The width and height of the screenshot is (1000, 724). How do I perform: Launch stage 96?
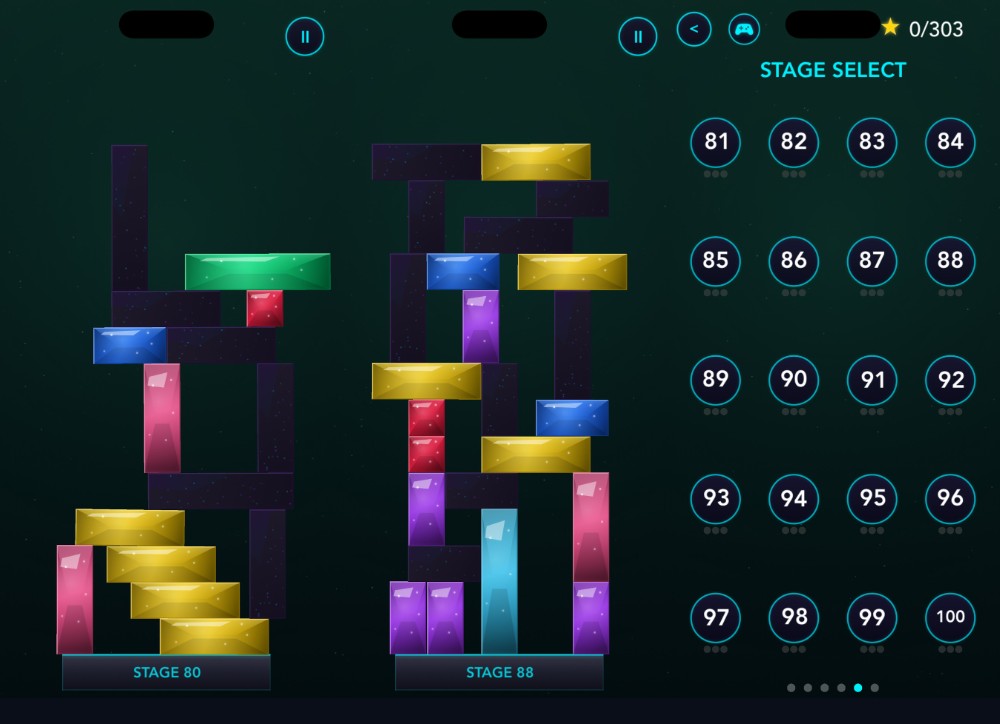(x=950, y=498)
